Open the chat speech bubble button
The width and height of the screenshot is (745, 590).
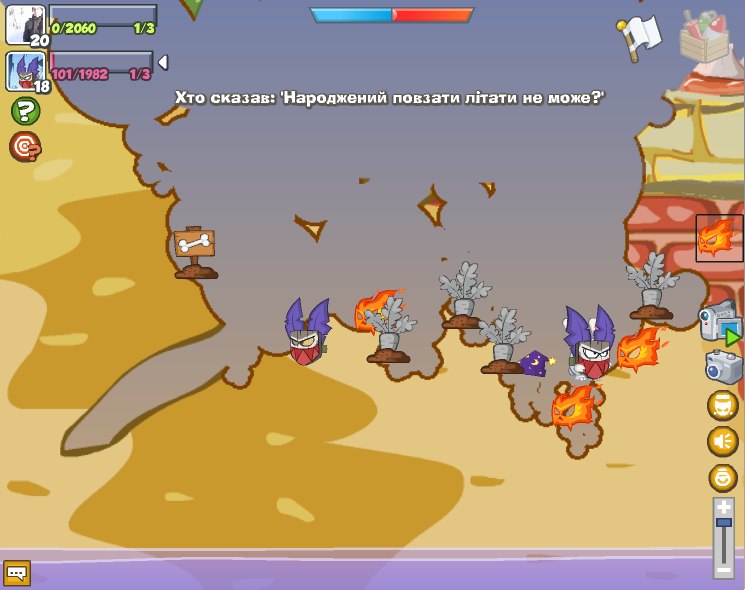click(17, 573)
